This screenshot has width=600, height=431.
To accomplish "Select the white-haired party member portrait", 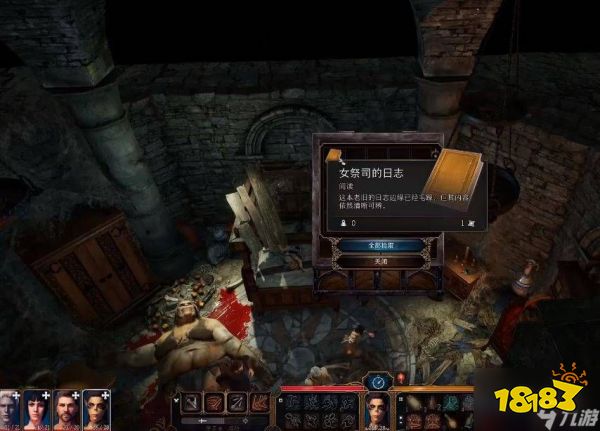I will click(x=12, y=410).
